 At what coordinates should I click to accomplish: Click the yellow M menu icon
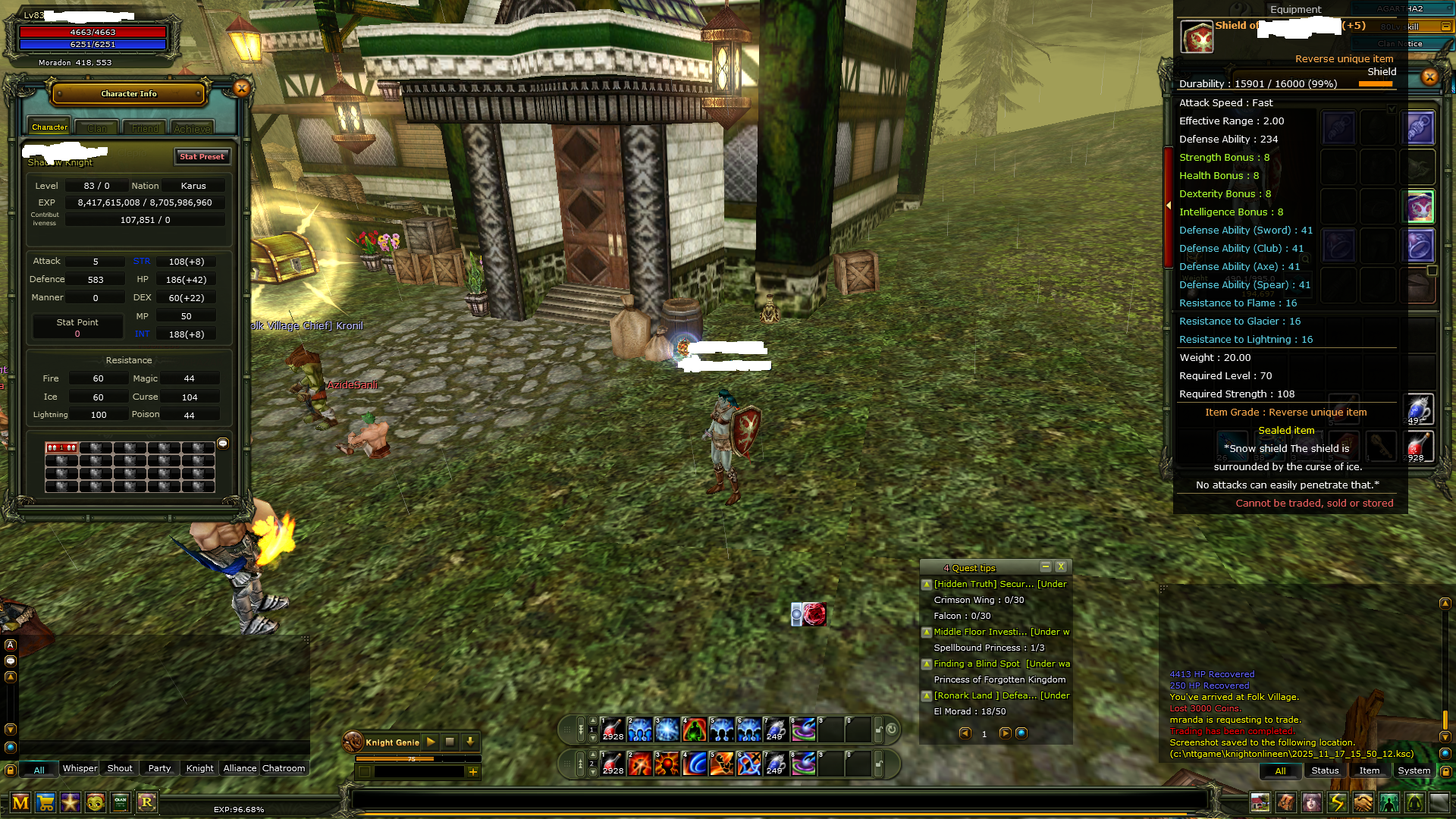pos(20,802)
